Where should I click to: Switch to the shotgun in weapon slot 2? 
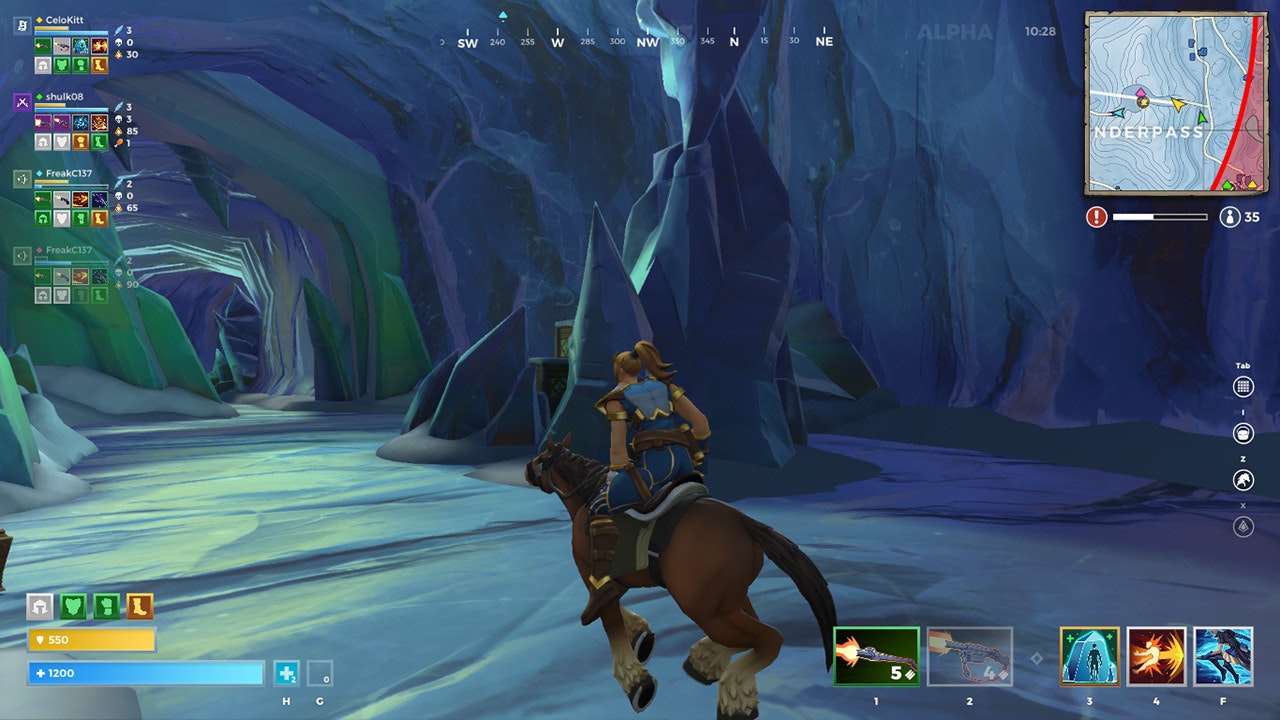[968, 659]
